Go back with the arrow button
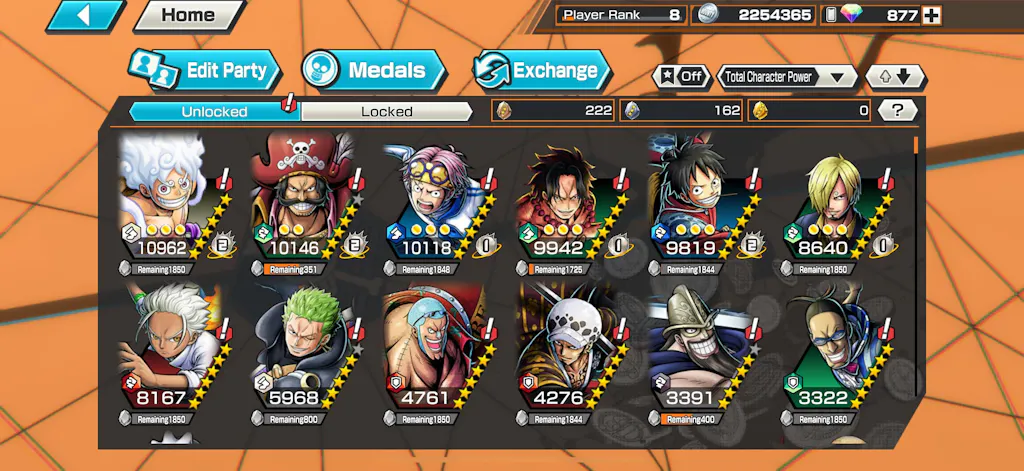 click(x=84, y=15)
